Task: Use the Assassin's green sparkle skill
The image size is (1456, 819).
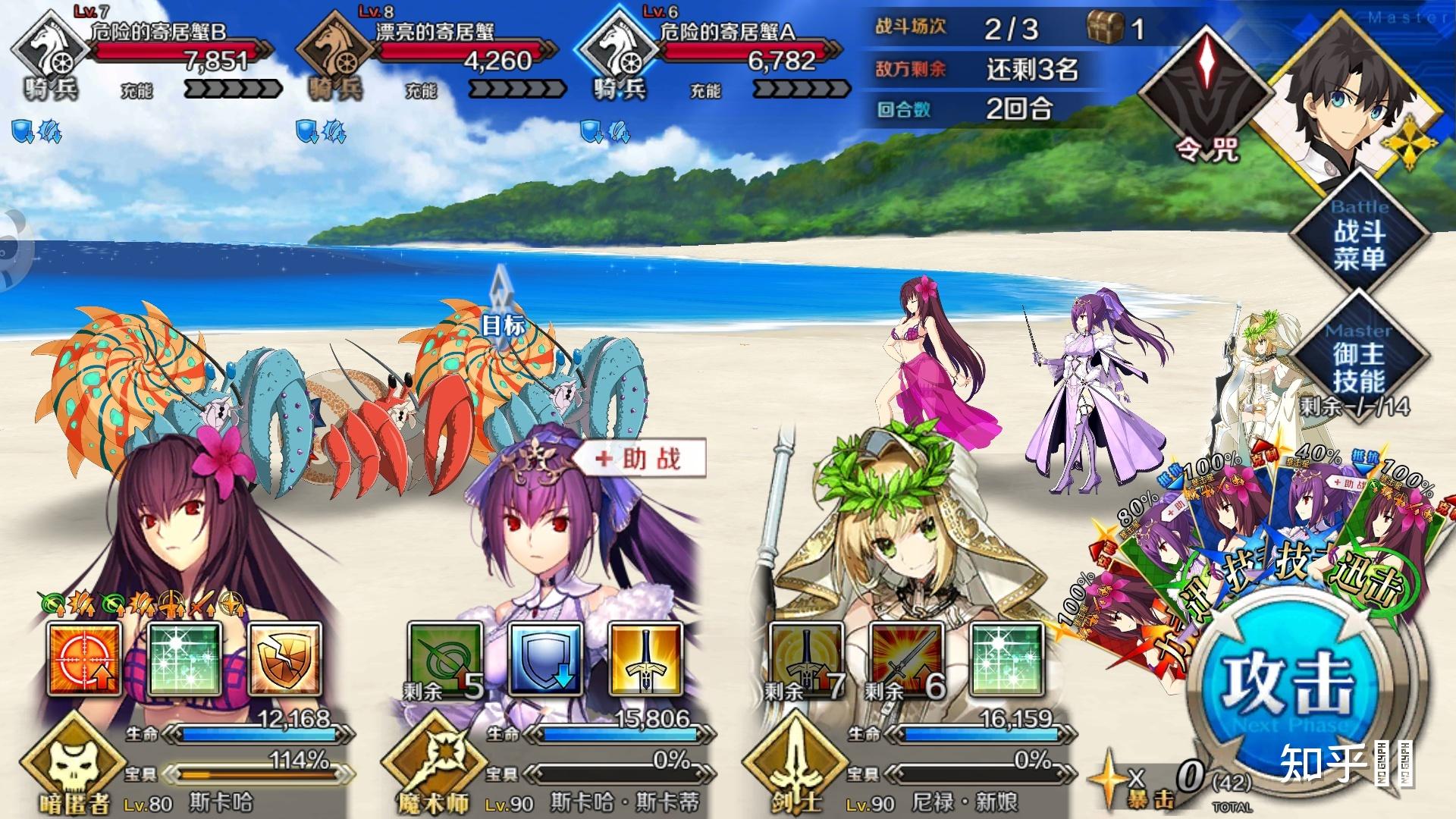Action: point(185,659)
